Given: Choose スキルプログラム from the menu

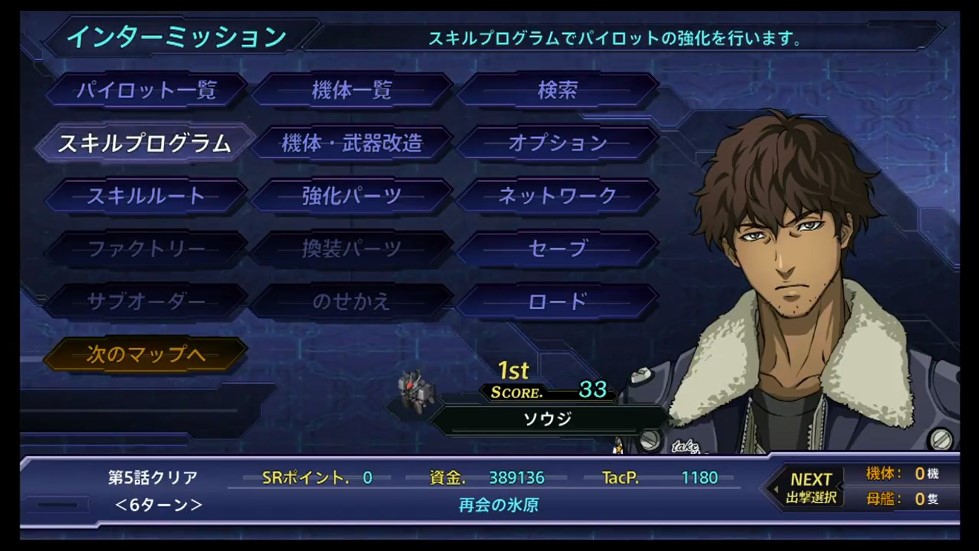Looking at the screenshot, I should point(144,143).
